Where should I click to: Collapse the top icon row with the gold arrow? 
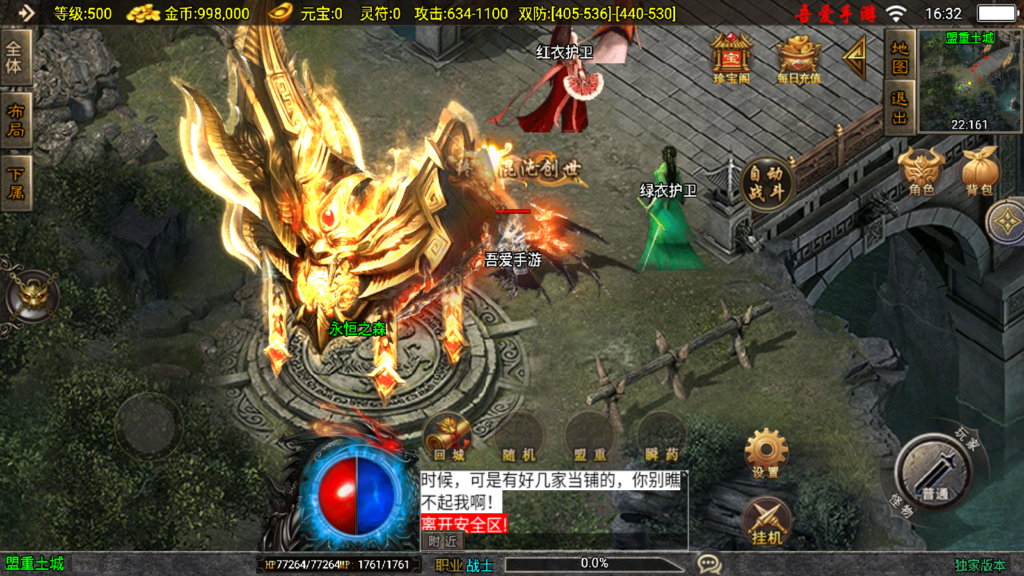tap(855, 58)
